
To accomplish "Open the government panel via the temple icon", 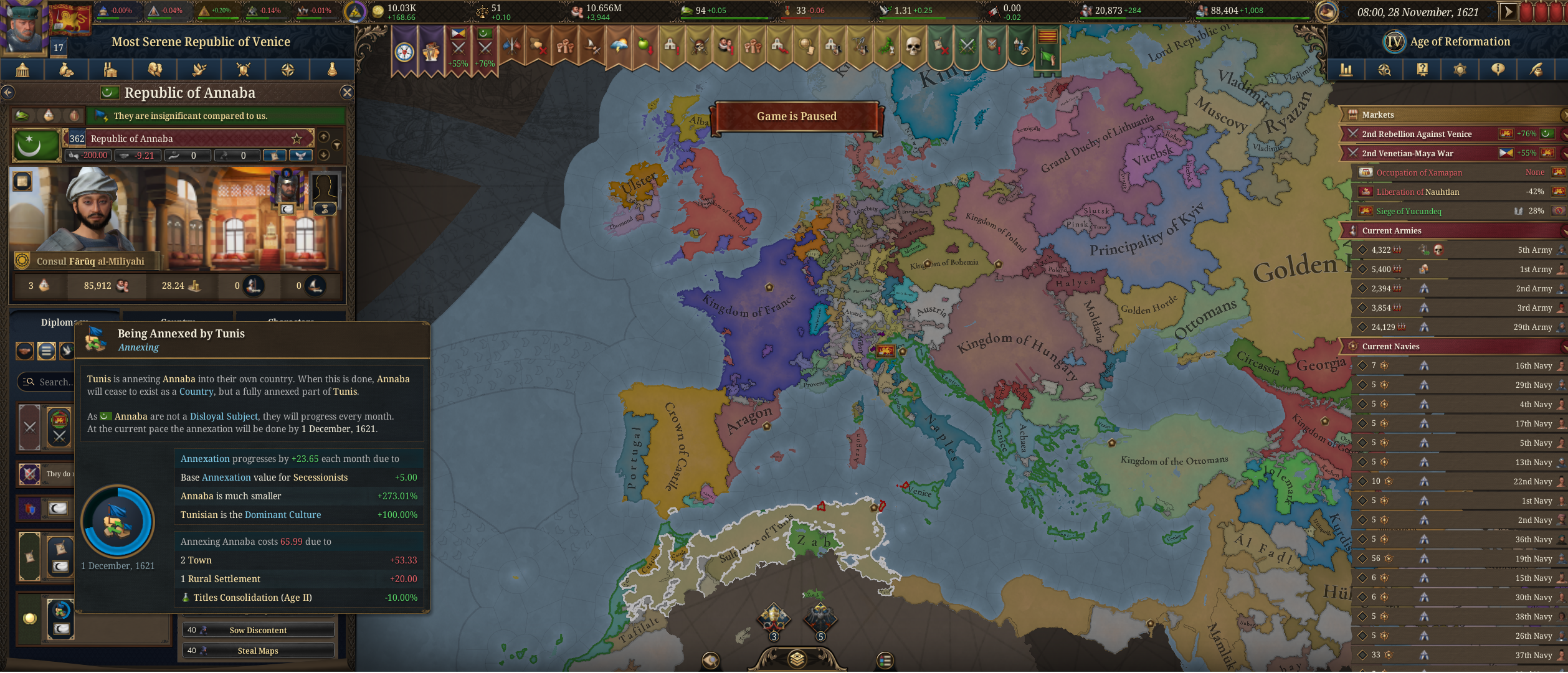I will click(22, 70).
